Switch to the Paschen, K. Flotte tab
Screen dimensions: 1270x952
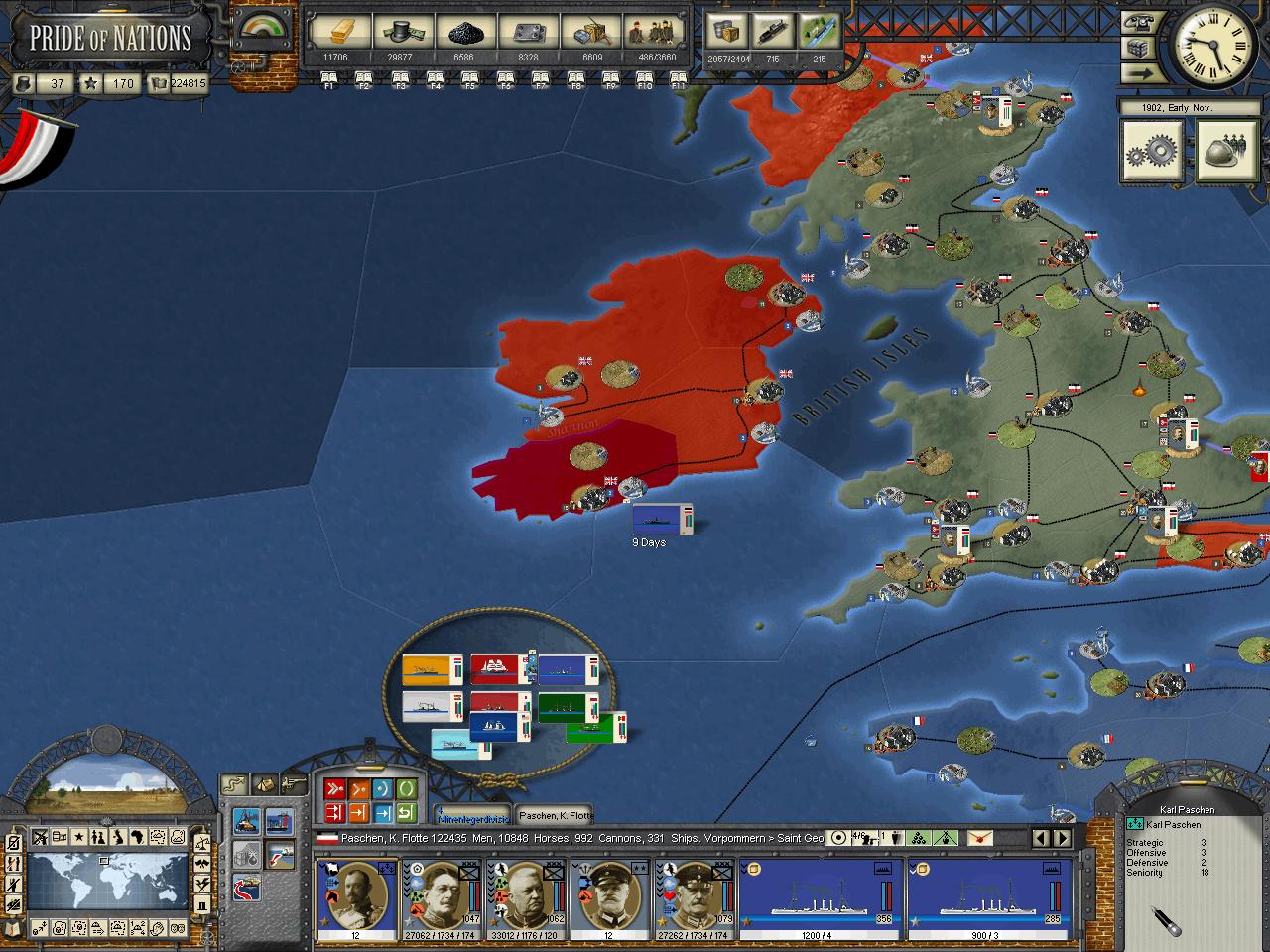(556, 815)
